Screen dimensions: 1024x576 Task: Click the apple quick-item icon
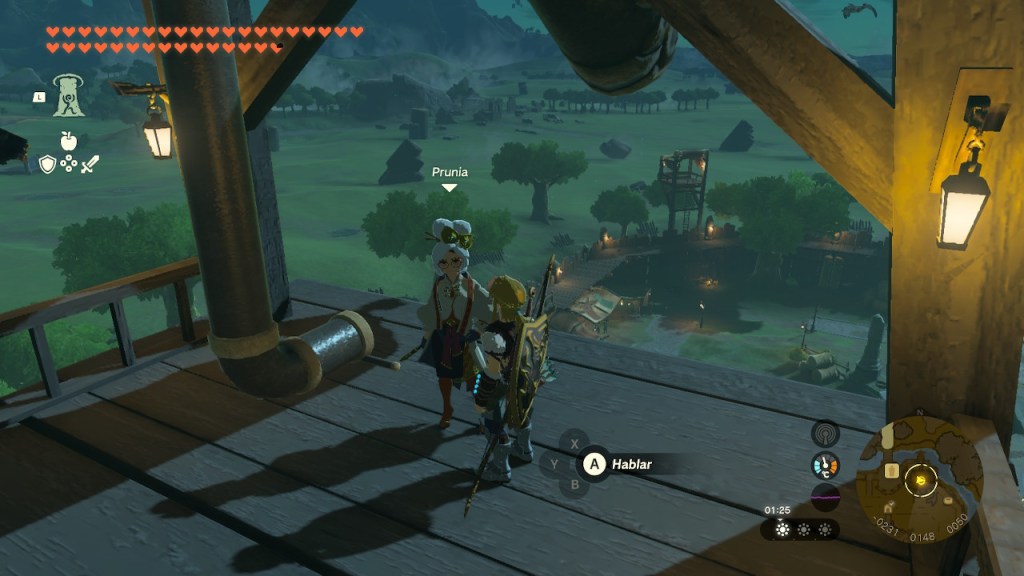coord(69,139)
